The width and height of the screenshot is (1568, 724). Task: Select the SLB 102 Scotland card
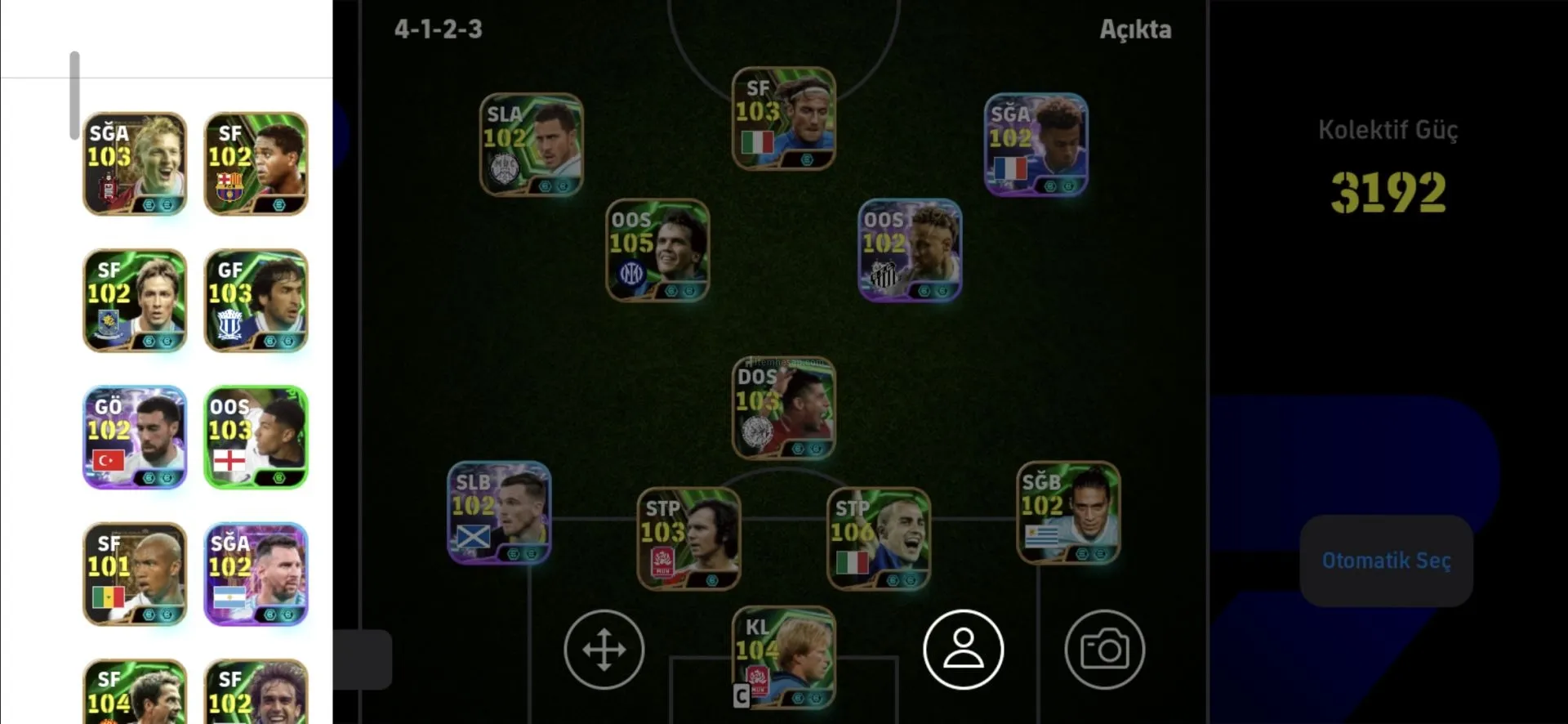pyautogui.click(x=499, y=512)
